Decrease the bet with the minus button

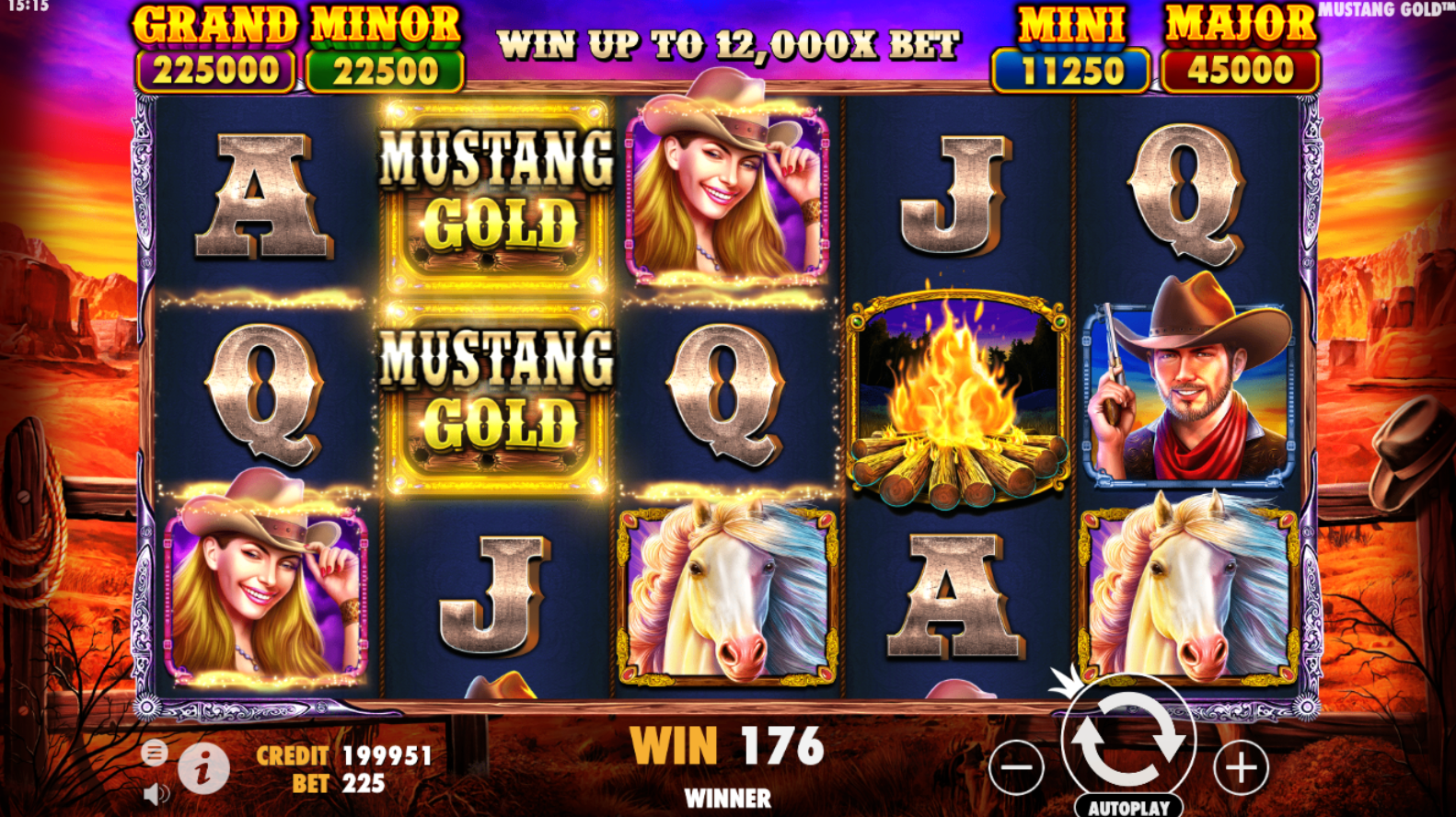[x=1017, y=766]
